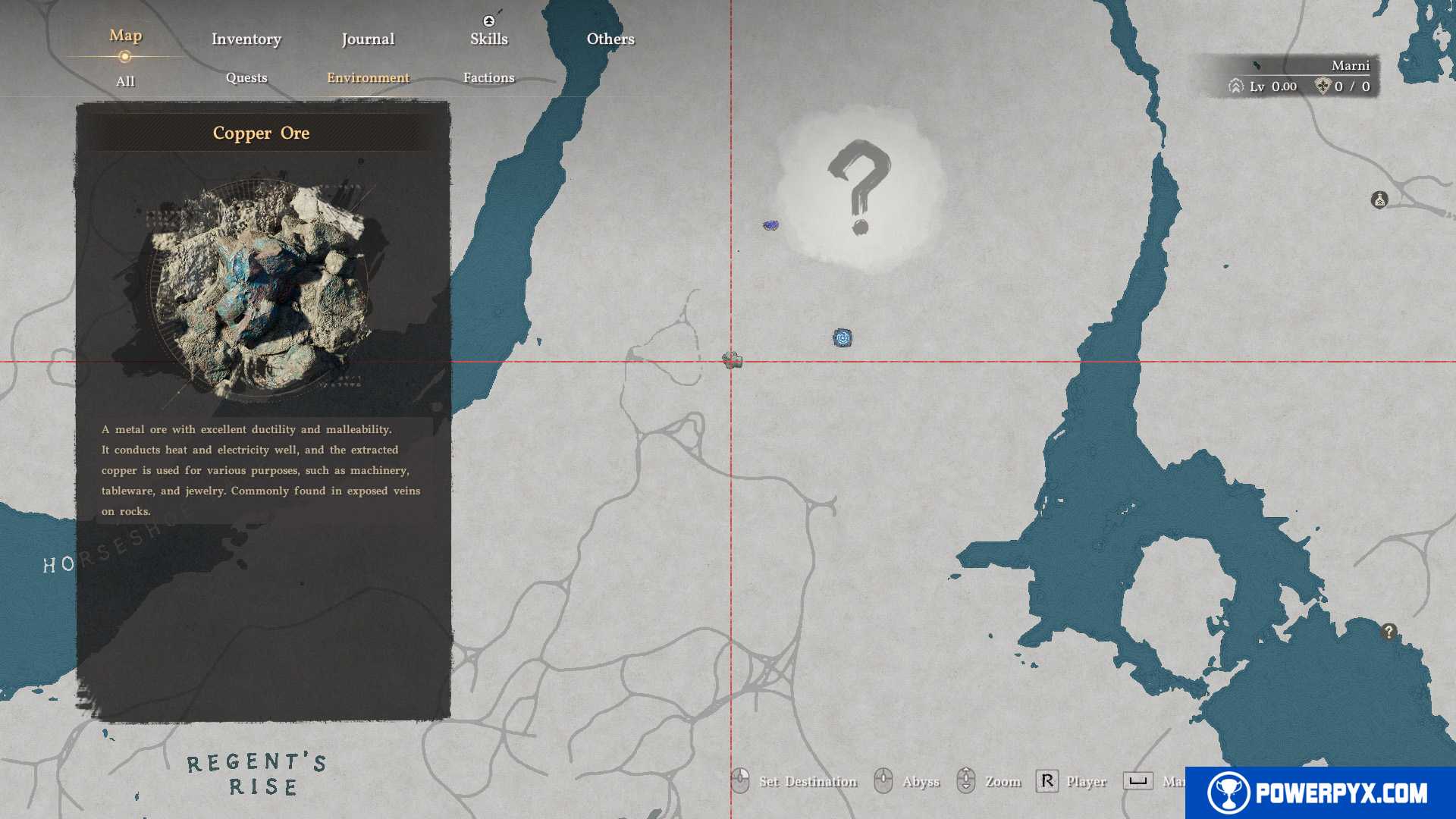The image size is (1456, 819).
Task: Select the small blue ore map marker
Action: pos(770,225)
